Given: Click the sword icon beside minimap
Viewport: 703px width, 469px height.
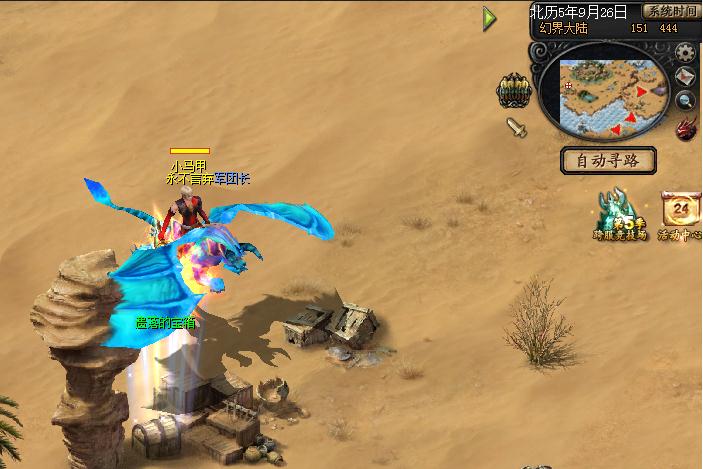Looking at the screenshot, I should (516, 128).
